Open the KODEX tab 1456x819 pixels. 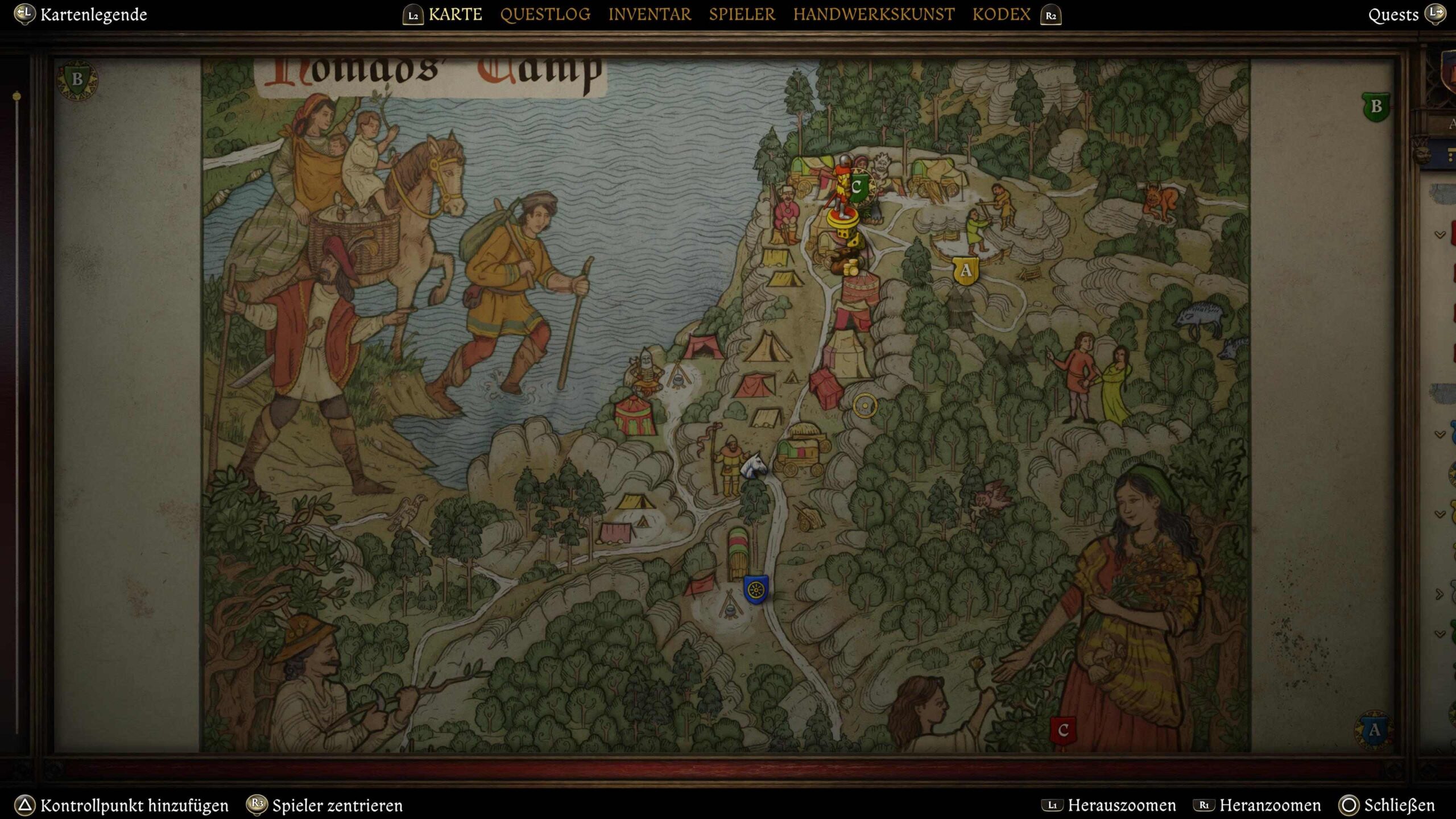pyautogui.click(x=1001, y=14)
